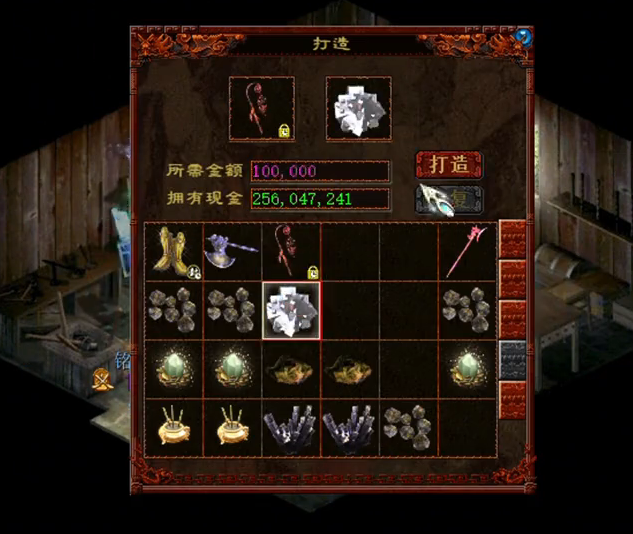Switch to the grey inventory page tab
The height and width of the screenshot is (534, 633).
(x=513, y=360)
